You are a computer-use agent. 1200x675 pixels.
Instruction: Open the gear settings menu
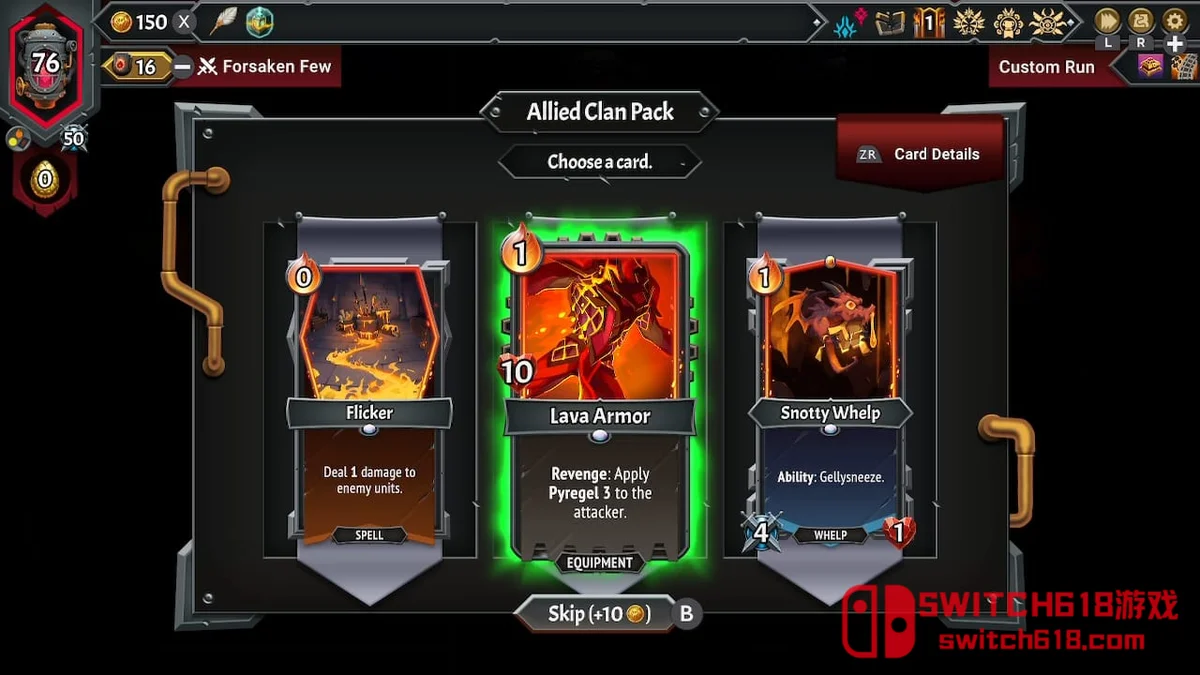coord(1174,21)
